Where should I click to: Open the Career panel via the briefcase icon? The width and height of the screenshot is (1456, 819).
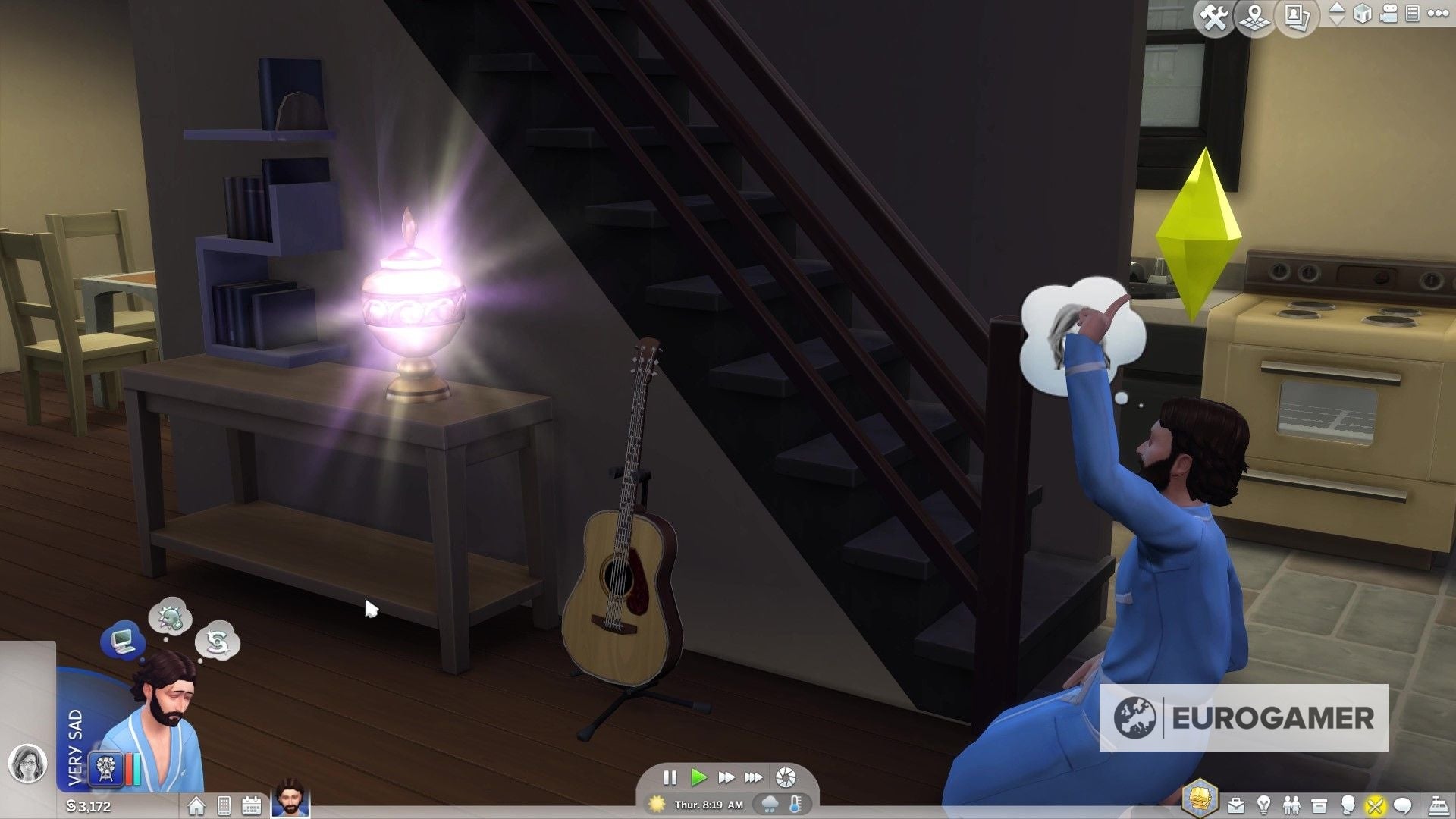pos(1235,805)
